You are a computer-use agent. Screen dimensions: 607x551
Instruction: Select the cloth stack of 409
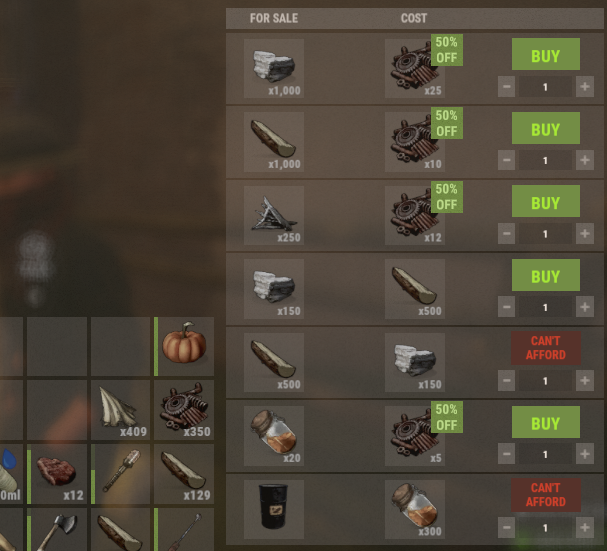pos(121,409)
